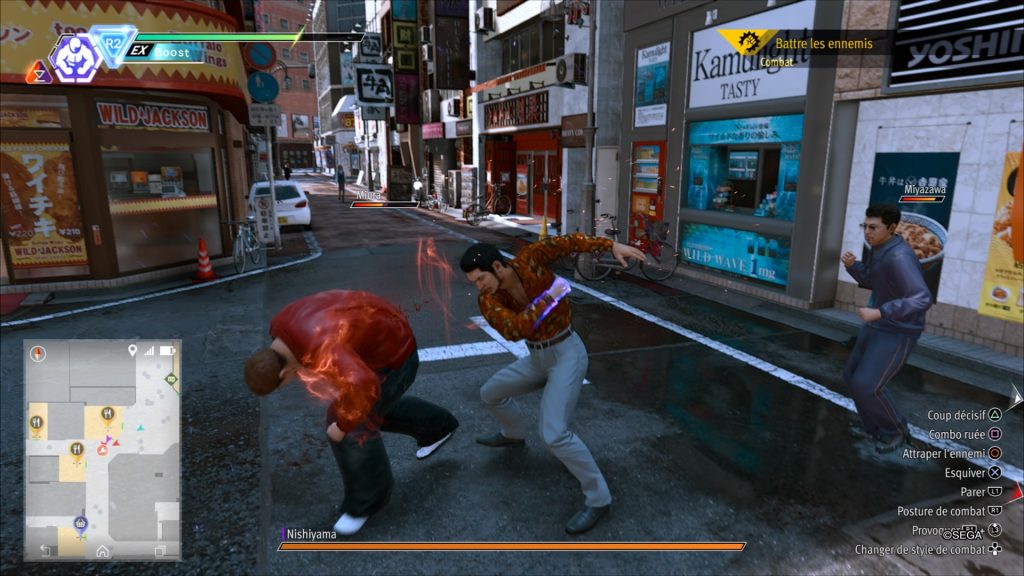Image resolution: width=1024 pixels, height=576 pixels.
Task: Select the purple fighting style emblem
Action: click(74, 58)
